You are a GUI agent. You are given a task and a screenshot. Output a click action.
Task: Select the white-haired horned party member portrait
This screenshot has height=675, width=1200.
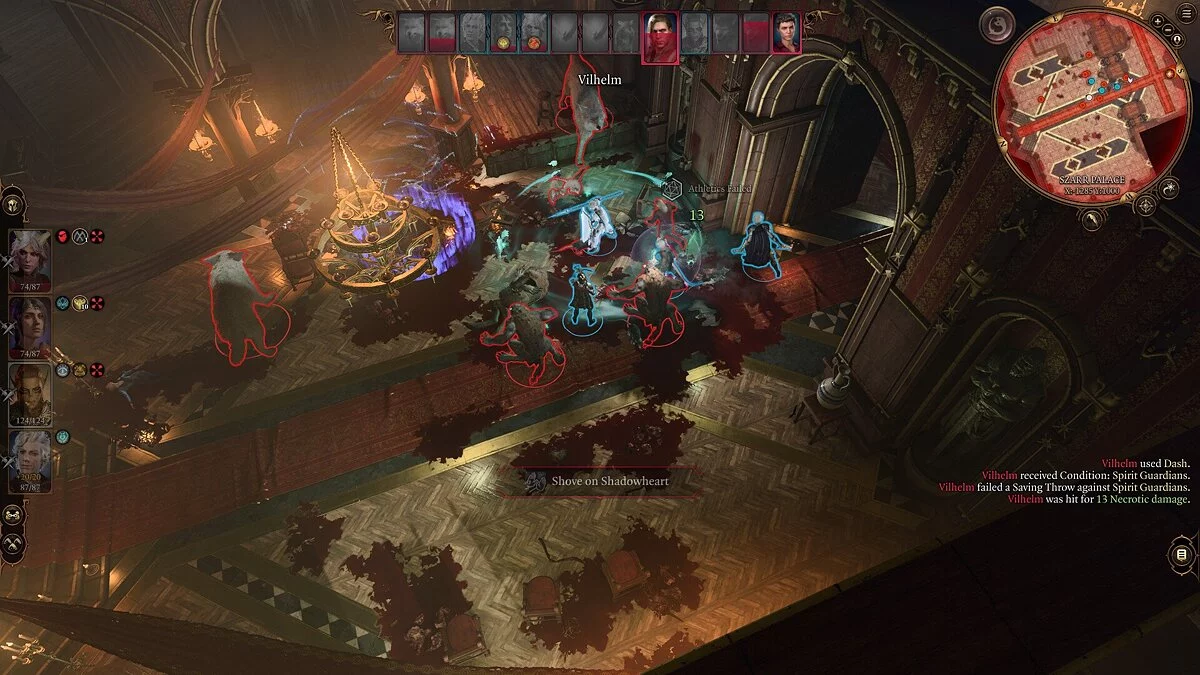(30, 260)
